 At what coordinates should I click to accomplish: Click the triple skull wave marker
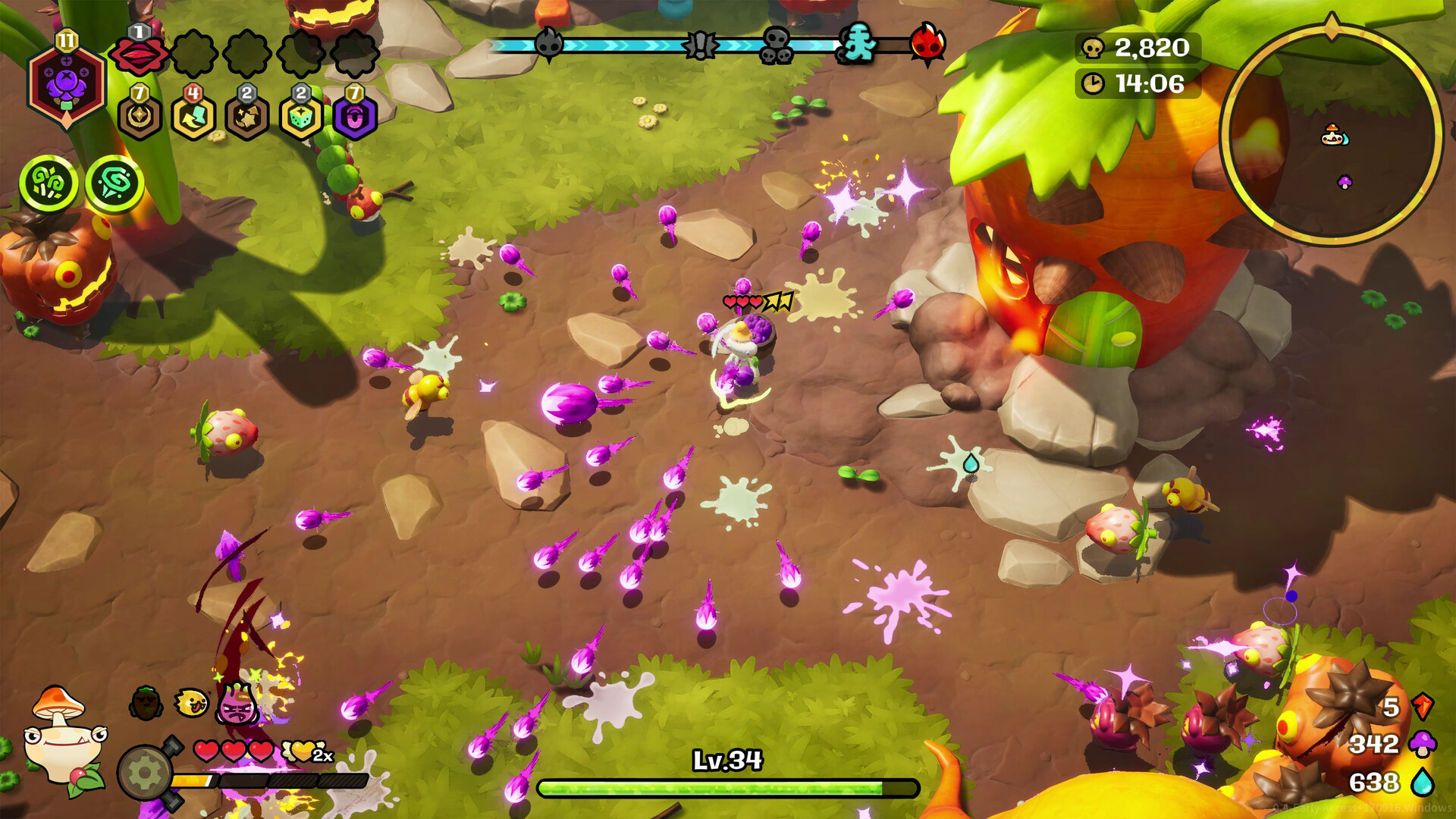(x=777, y=45)
